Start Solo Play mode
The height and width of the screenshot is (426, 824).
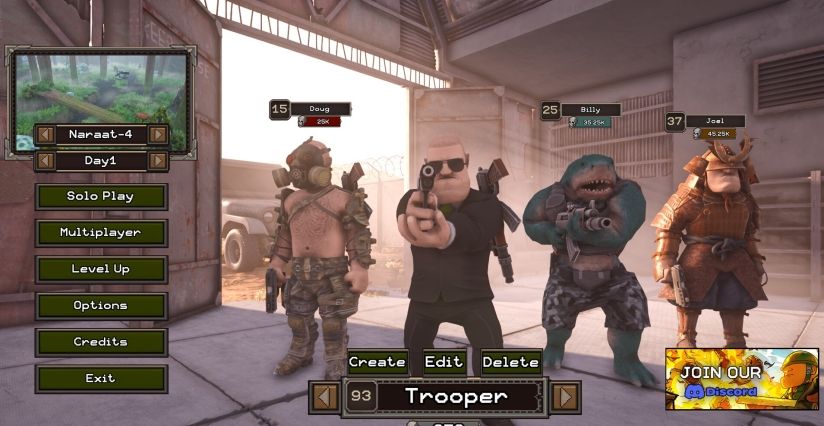pos(101,196)
